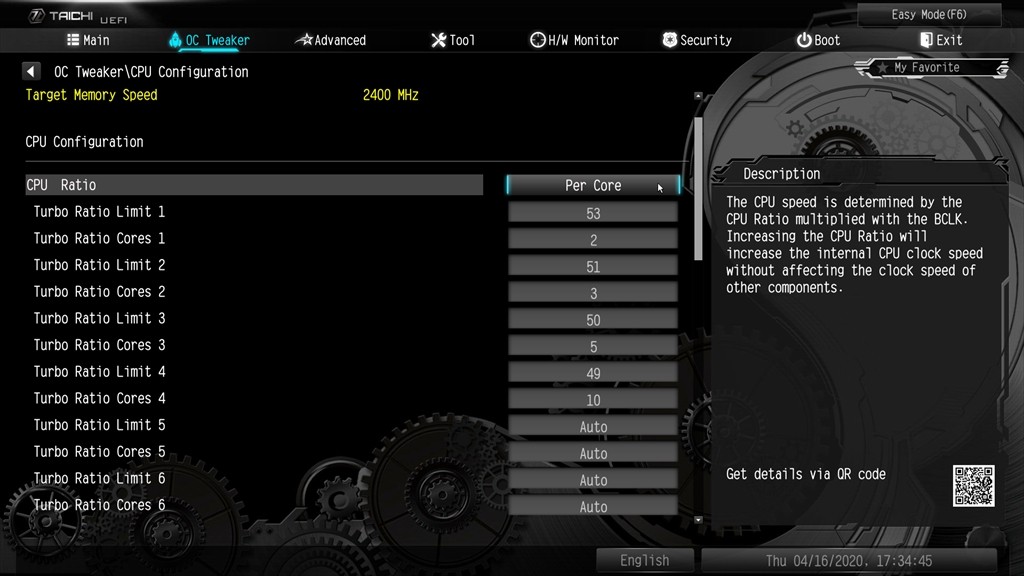Edit the Turbo Ratio Limit 1 value
Image resolution: width=1024 pixels, height=576 pixels.
pyautogui.click(x=593, y=213)
